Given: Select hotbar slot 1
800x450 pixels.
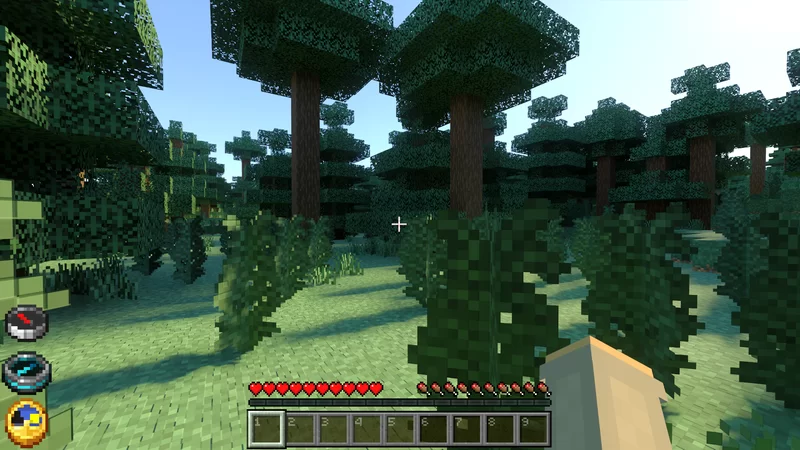Looking at the screenshot, I should pos(266,428).
